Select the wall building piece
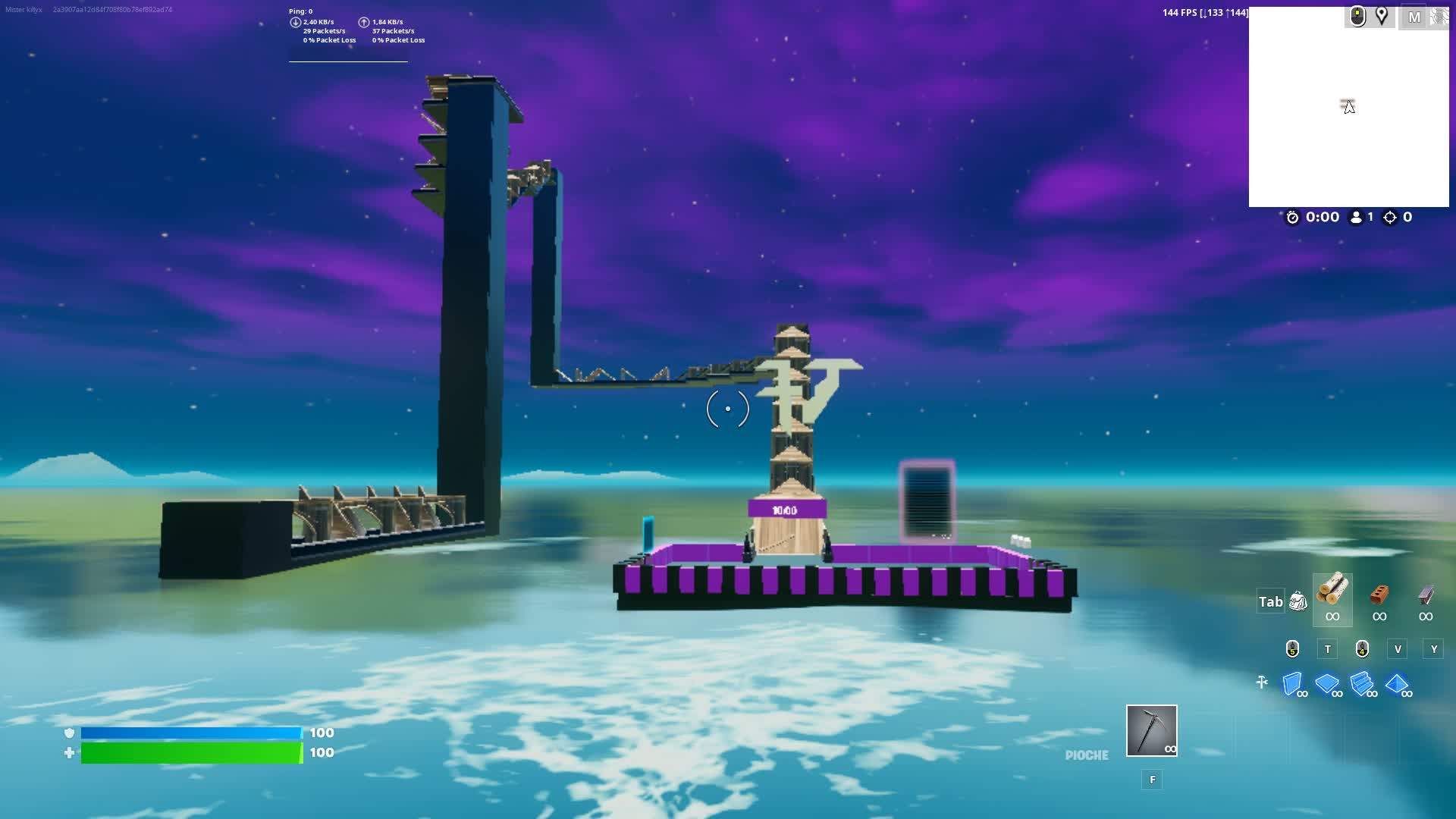1456x819 pixels. (x=1291, y=682)
